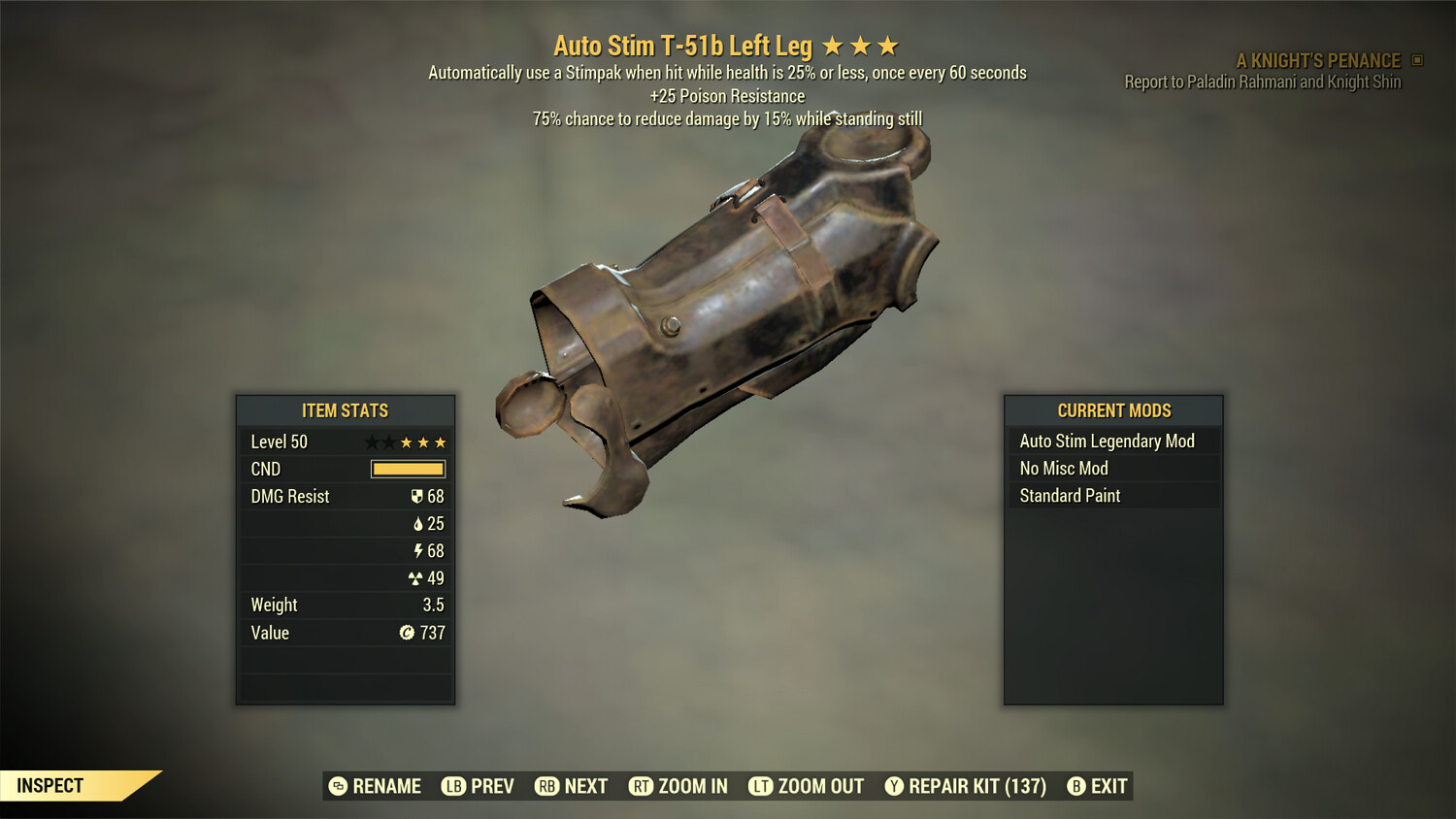The width and height of the screenshot is (1456, 819).
Task: Click the CND condition bar
Action: 407,469
